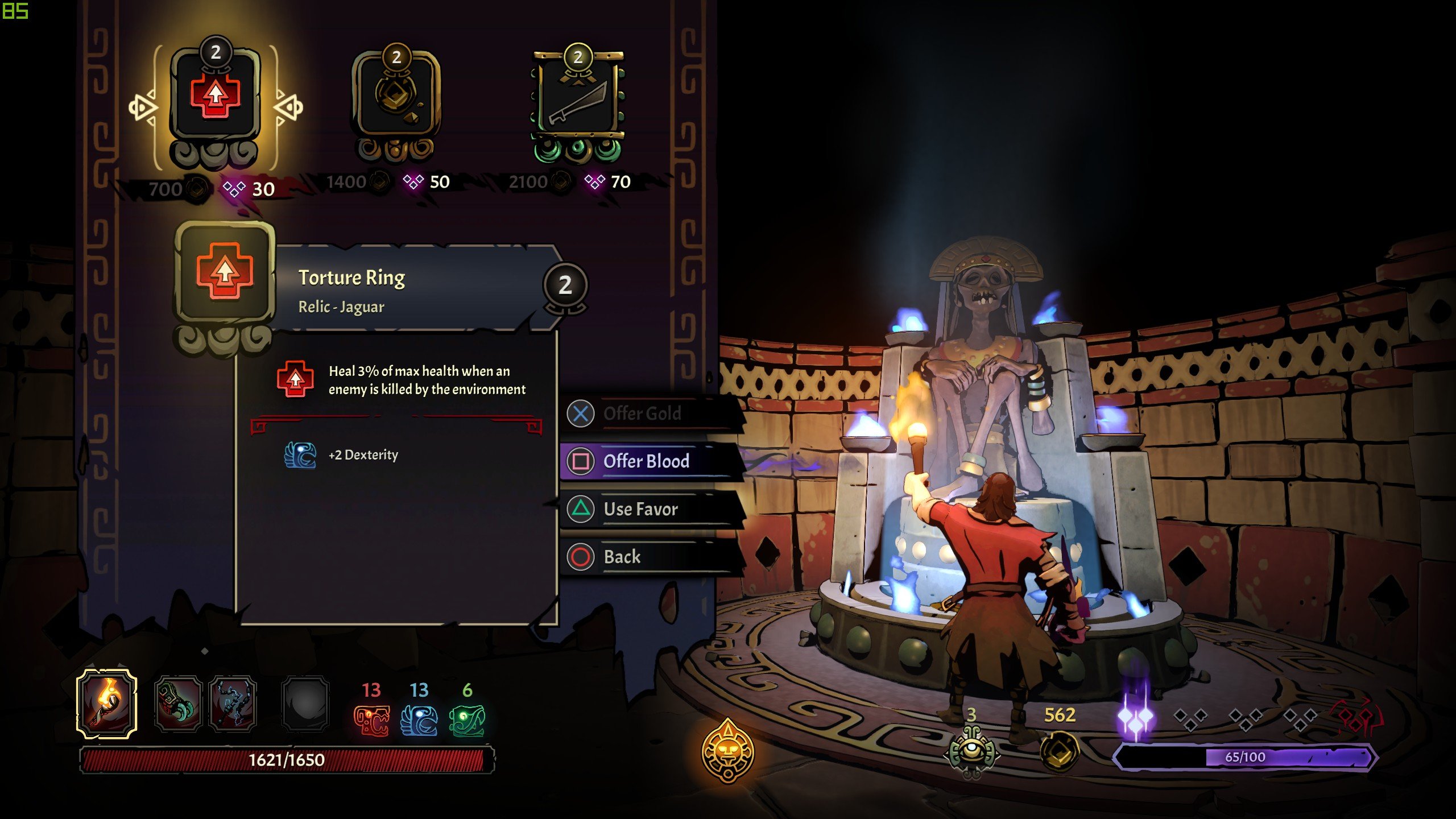
Task: Choose the gold ring relic costing 1400
Action: pyautogui.click(x=396, y=98)
